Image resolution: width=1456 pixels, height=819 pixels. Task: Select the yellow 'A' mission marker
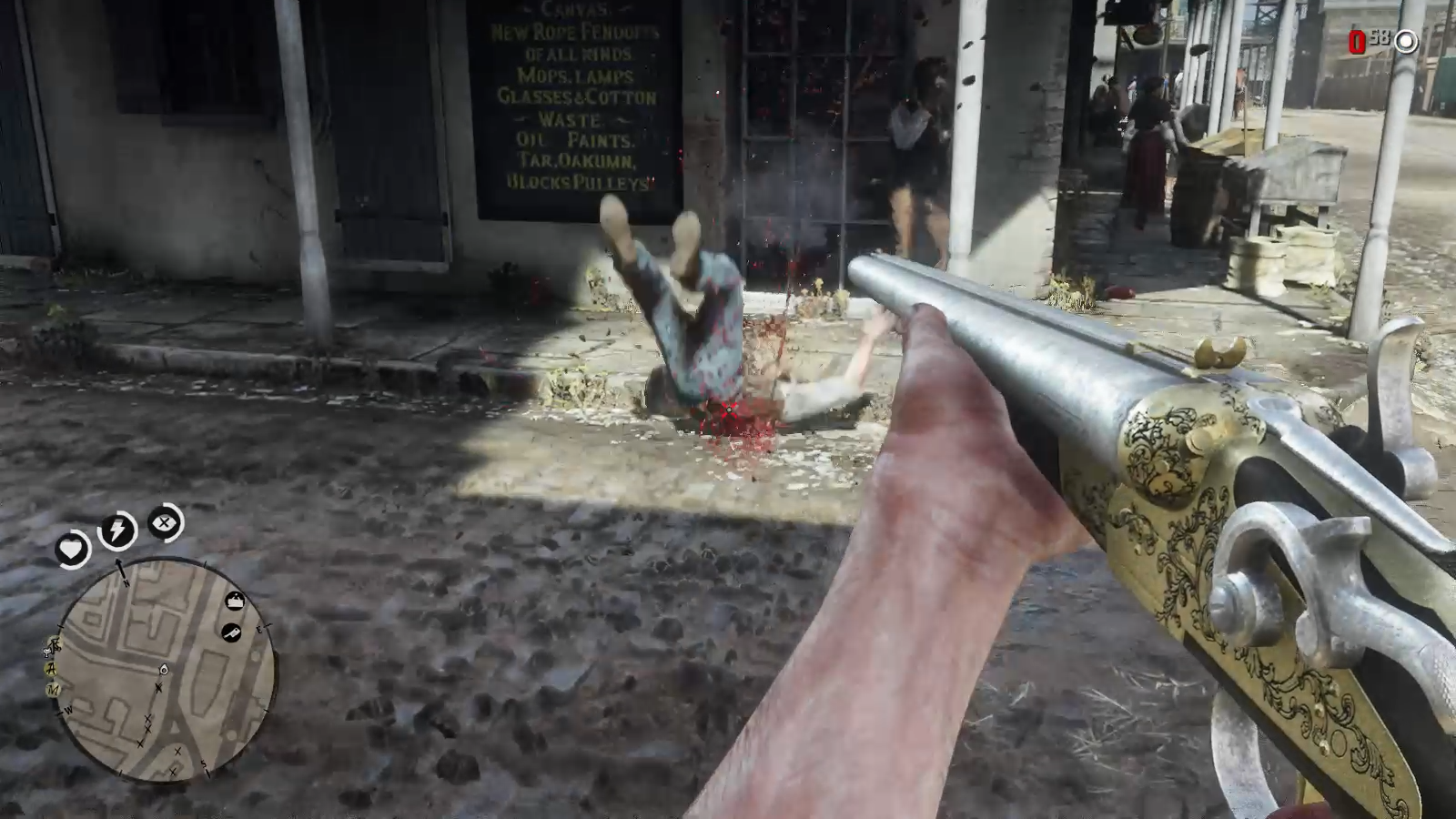[x=53, y=669]
